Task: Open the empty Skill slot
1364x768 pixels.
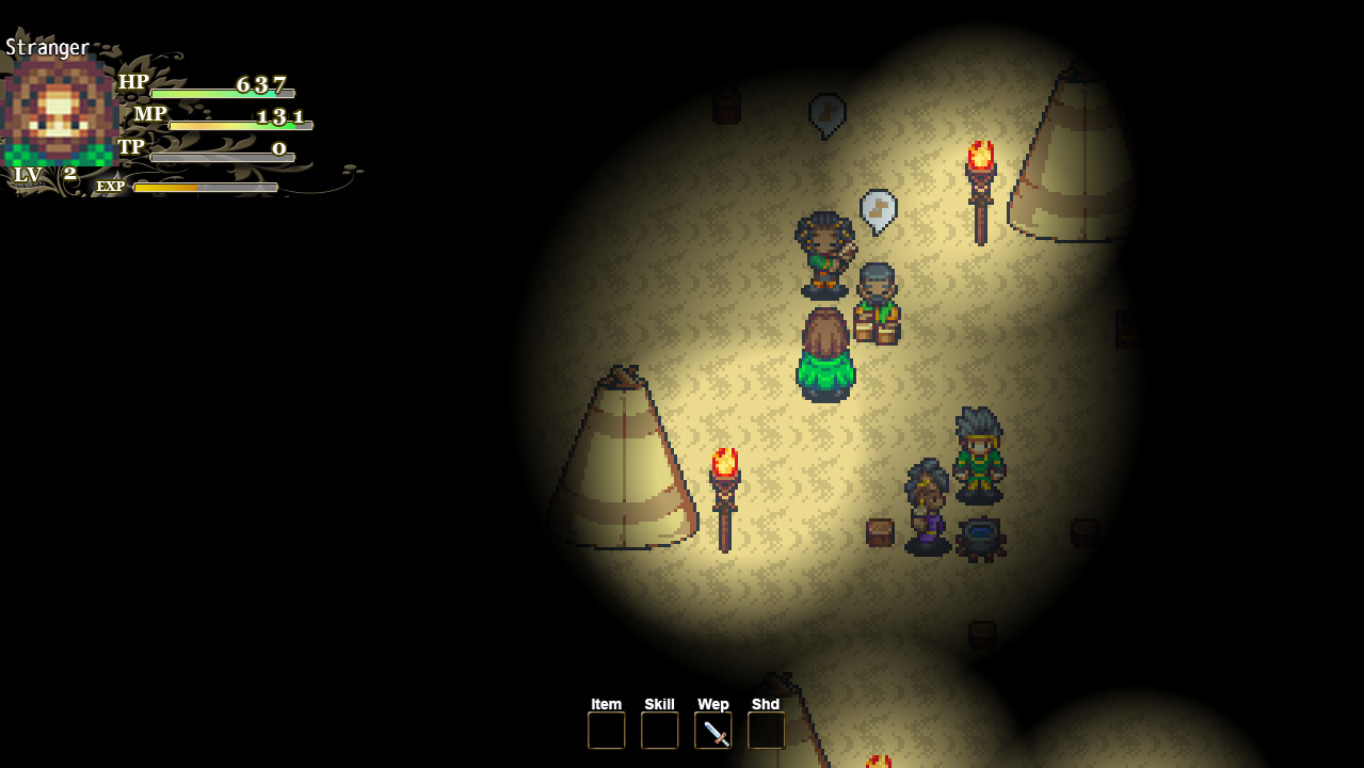Action: point(659,730)
